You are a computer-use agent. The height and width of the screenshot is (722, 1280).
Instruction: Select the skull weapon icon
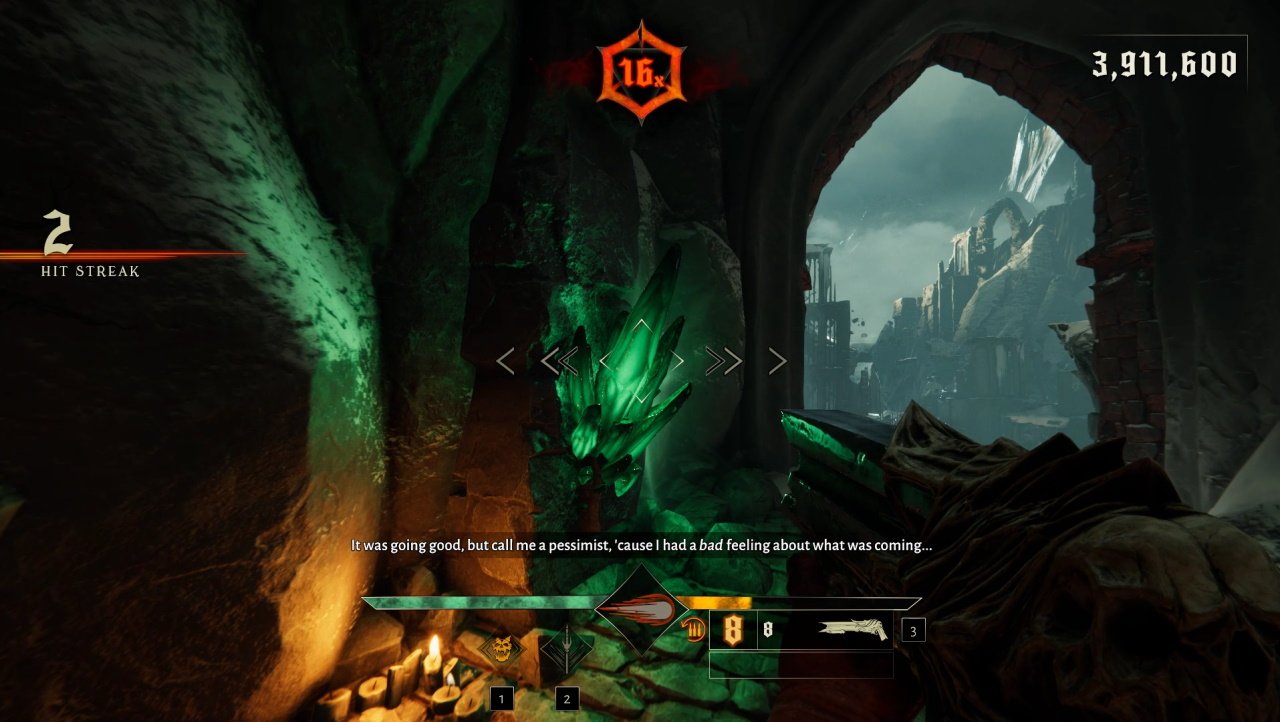click(x=501, y=649)
